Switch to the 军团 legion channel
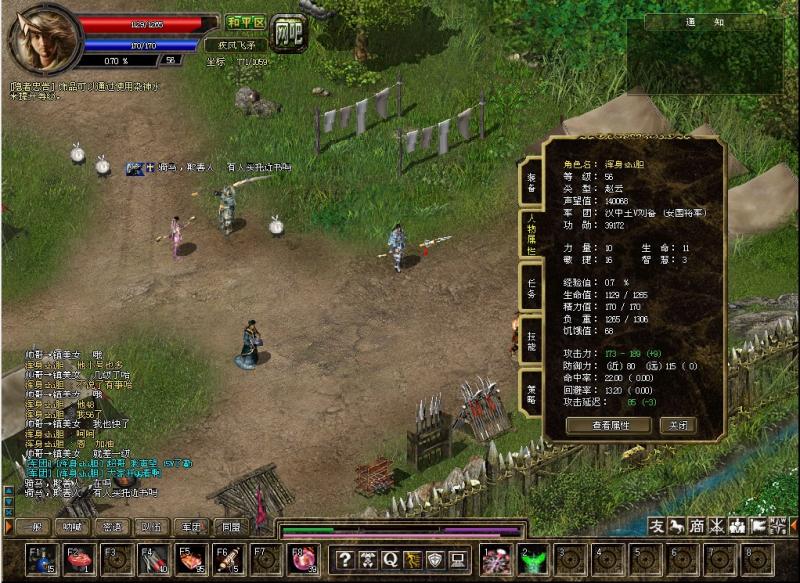The image size is (800, 583). [x=191, y=527]
